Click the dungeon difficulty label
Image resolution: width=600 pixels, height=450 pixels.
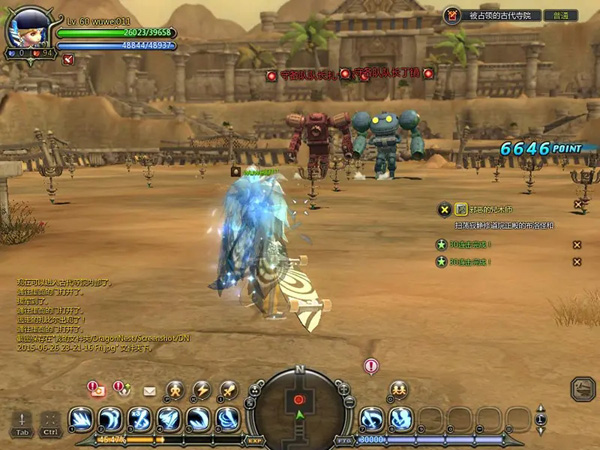pyautogui.click(x=563, y=16)
